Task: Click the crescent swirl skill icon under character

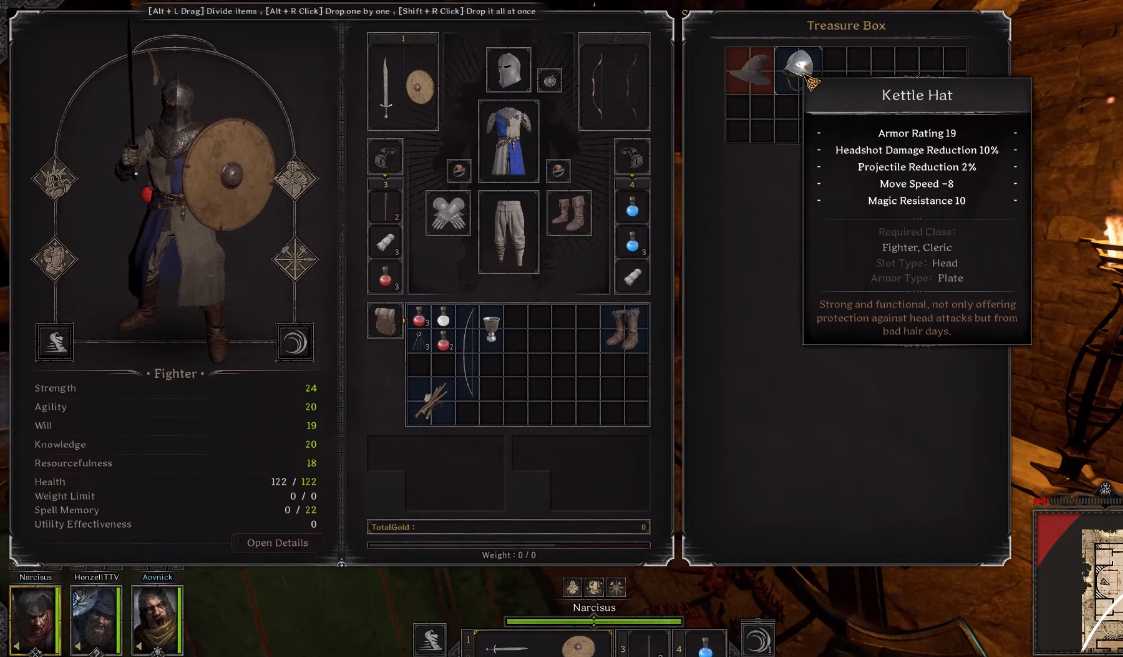Action: pyautogui.click(x=295, y=342)
